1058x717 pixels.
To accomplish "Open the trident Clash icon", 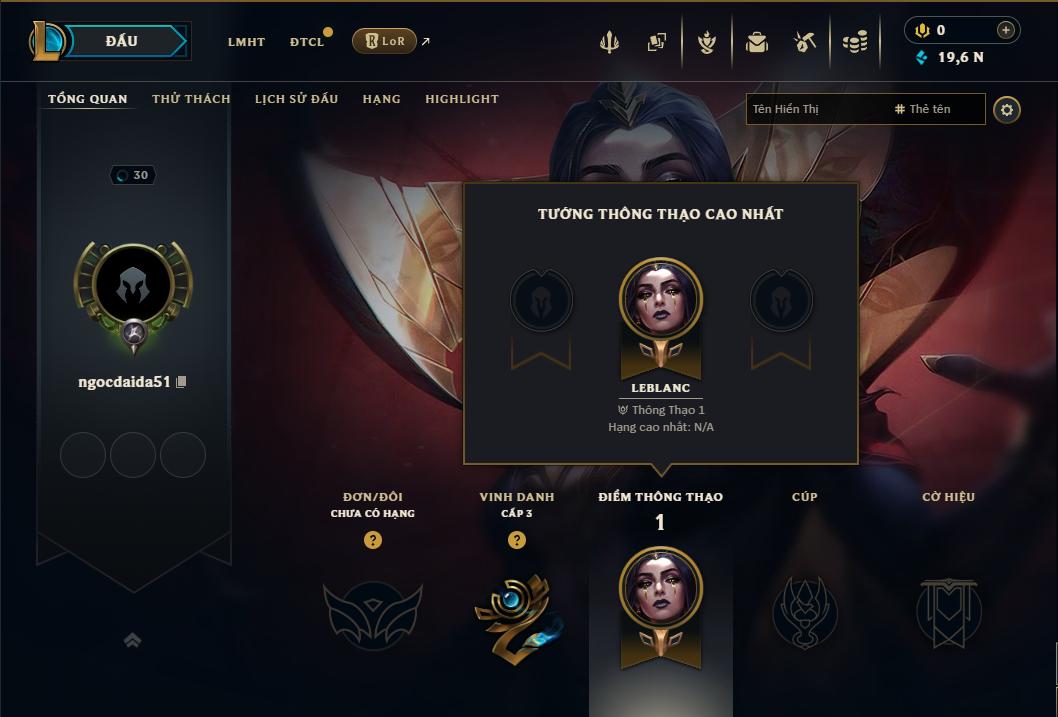I will coord(610,42).
